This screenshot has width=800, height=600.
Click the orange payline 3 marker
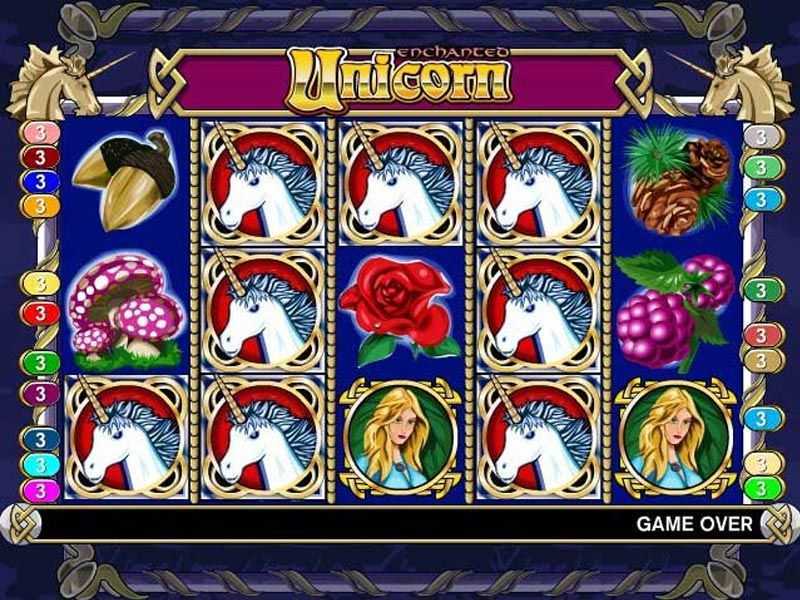click(x=40, y=206)
